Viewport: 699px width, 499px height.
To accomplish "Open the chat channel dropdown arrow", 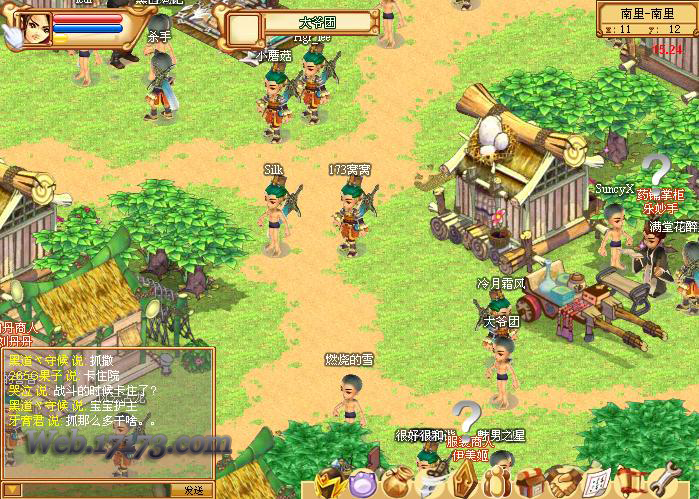I will (x=8, y=490).
